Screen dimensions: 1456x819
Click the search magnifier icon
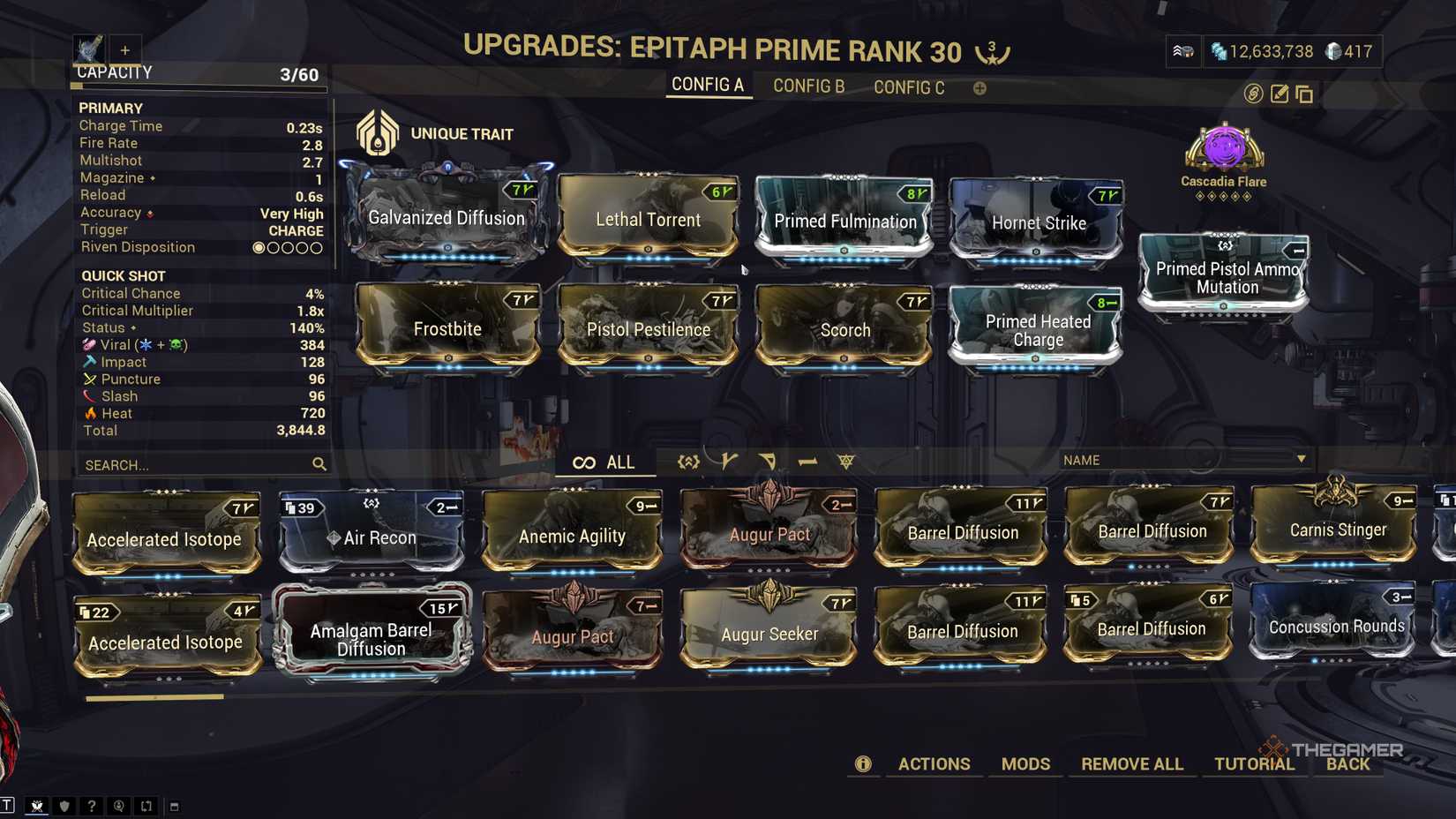pyautogui.click(x=319, y=463)
